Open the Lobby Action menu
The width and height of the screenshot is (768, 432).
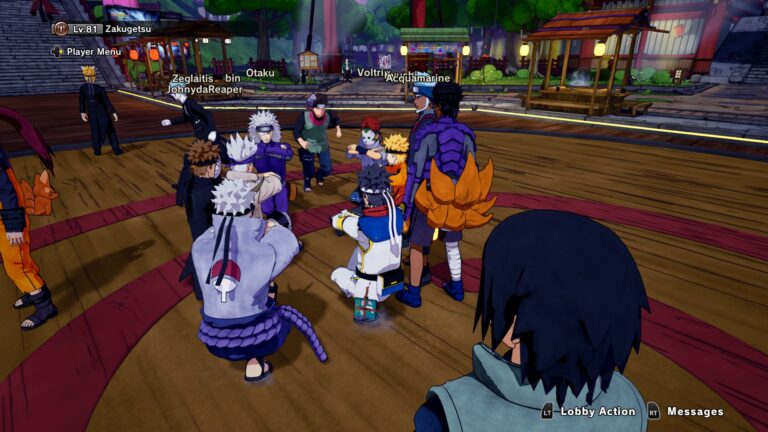(596, 411)
